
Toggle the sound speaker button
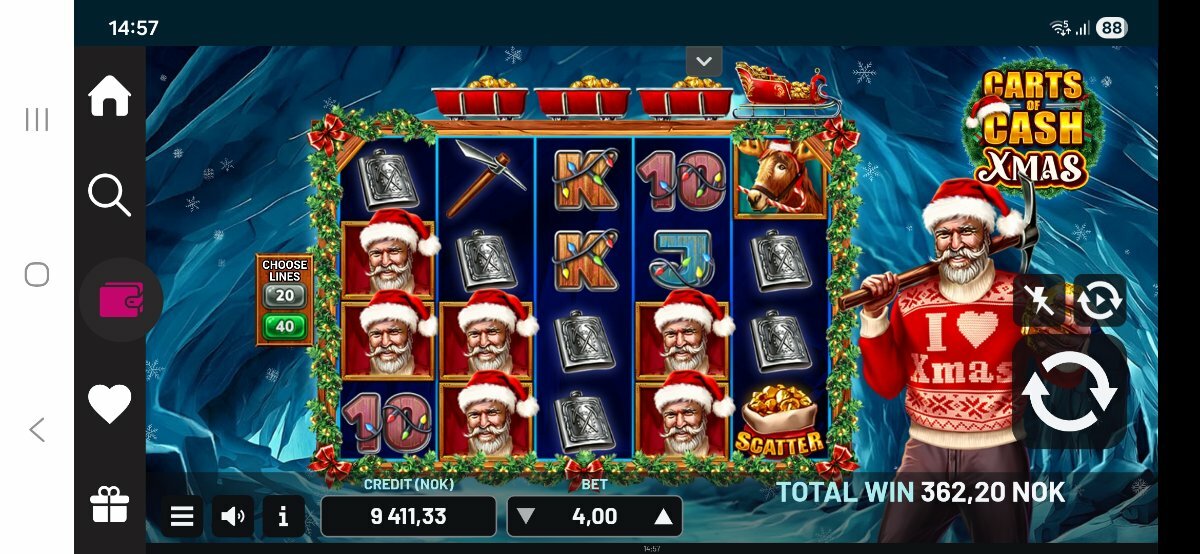pyautogui.click(x=233, y=517)
